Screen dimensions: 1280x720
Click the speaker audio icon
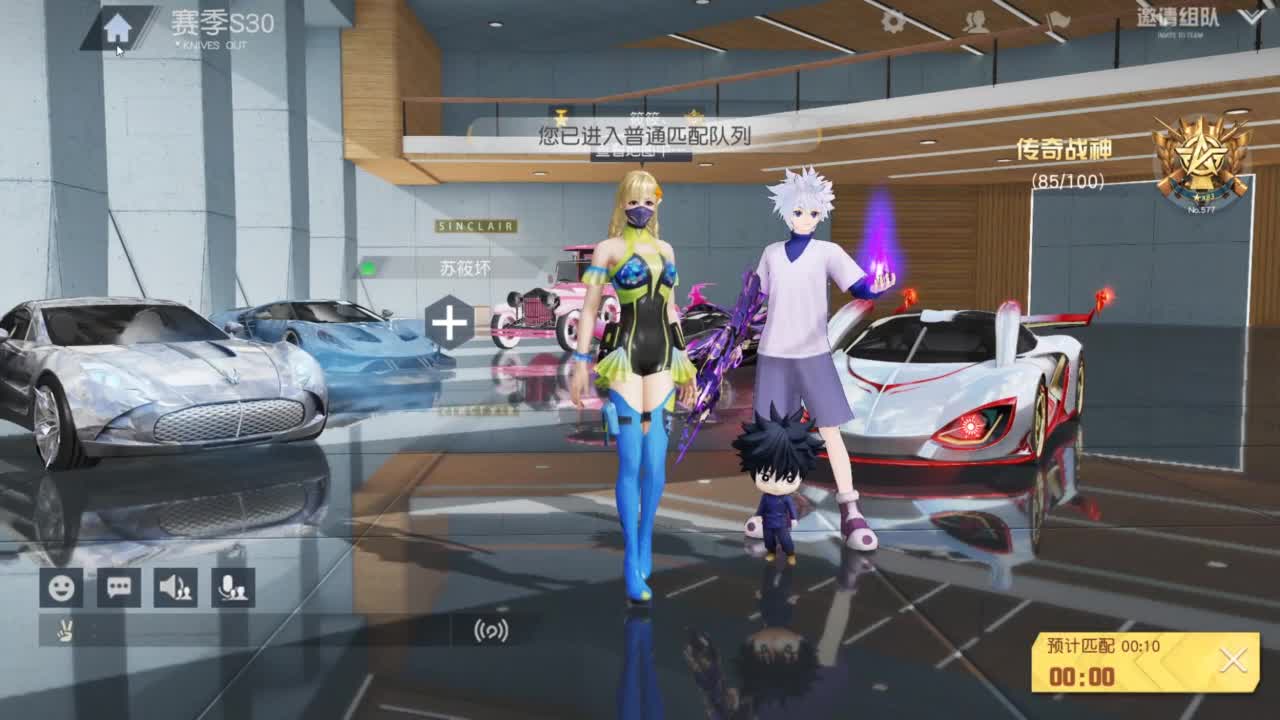click(x=176, y=589)
